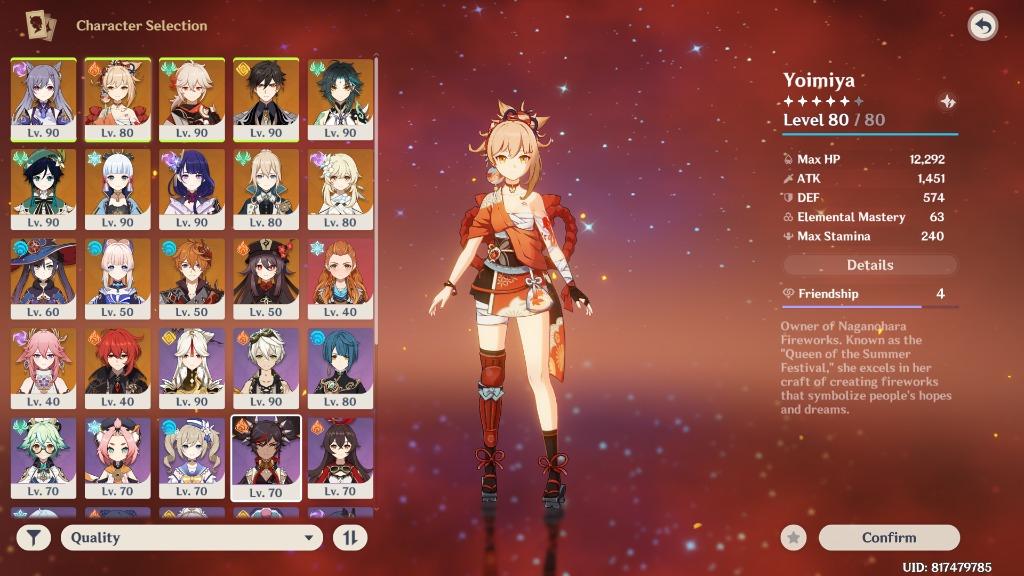
Task: Select the Raiden Shogun portrait
Action: pyautogui.click(x=191, y=188)
